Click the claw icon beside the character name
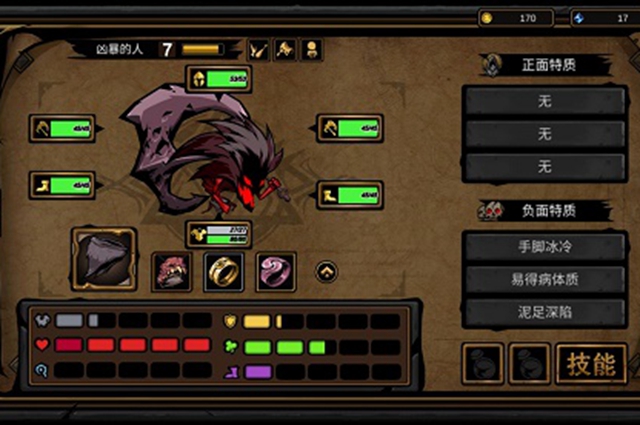The width and height of the screenshot is (640, 425). tap(259, 48)
